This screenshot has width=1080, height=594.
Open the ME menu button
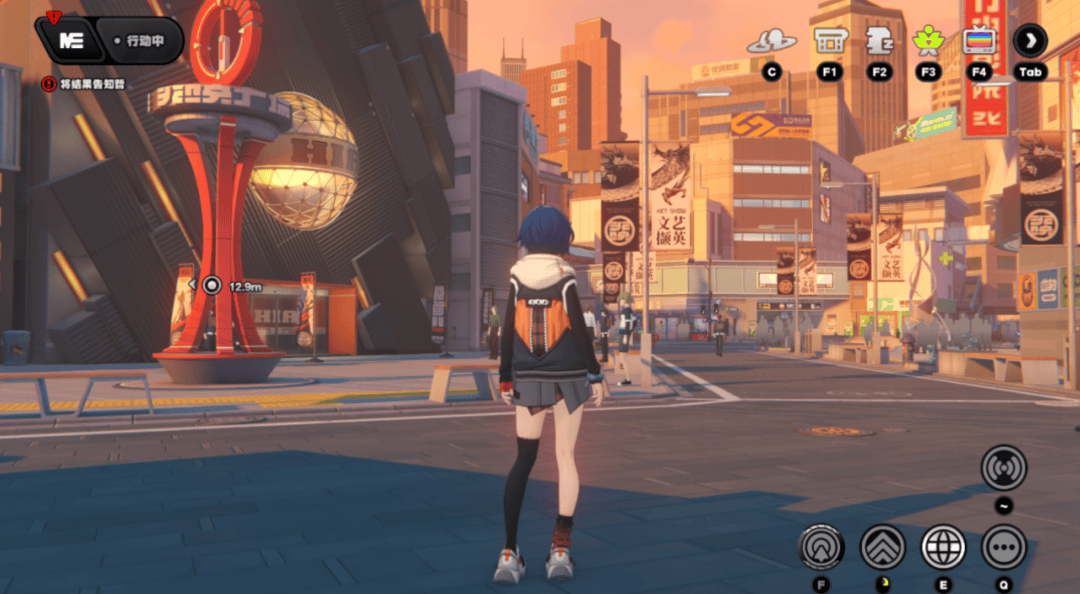[70, 41]
